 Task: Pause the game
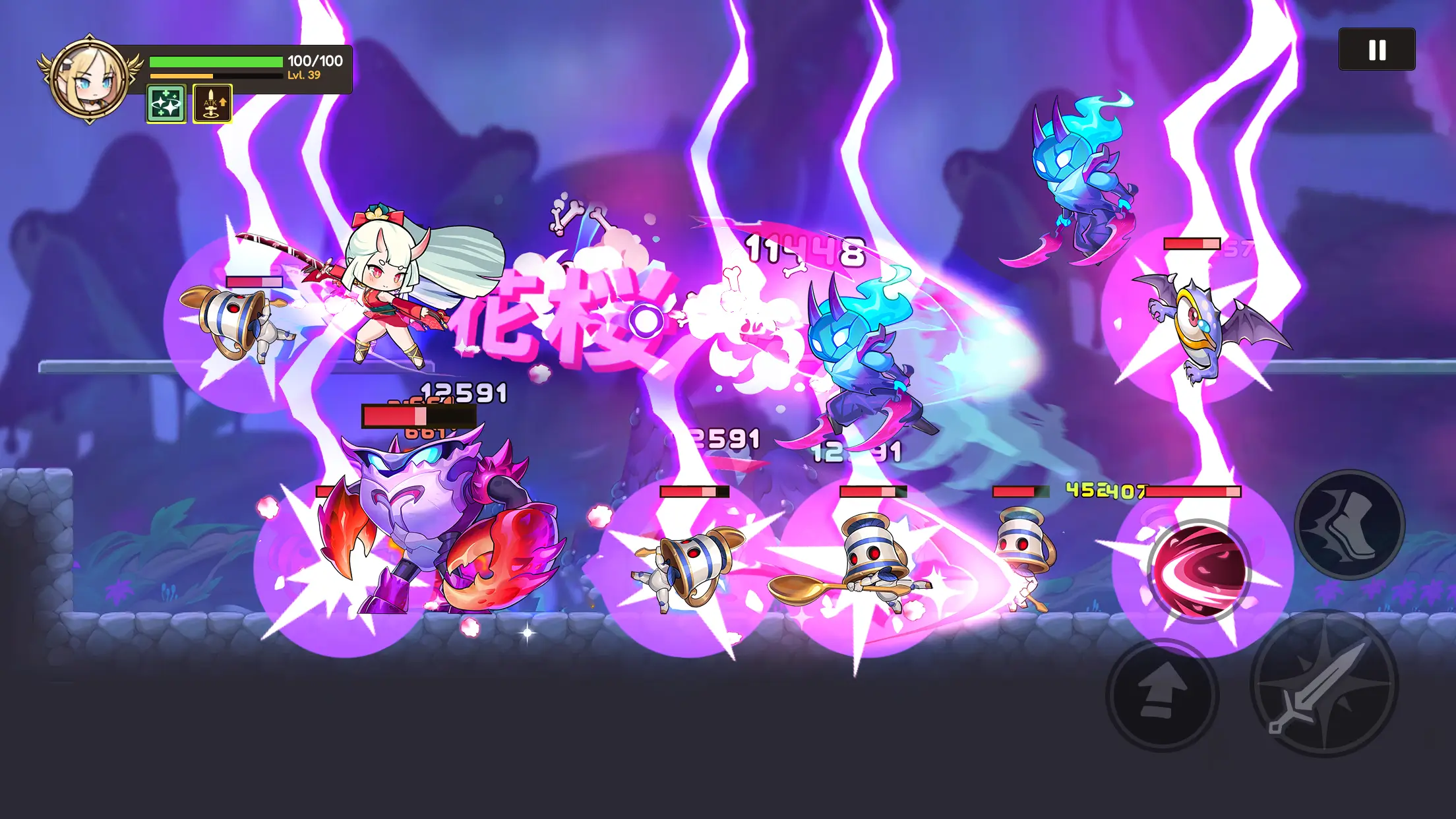point(1376,49)
